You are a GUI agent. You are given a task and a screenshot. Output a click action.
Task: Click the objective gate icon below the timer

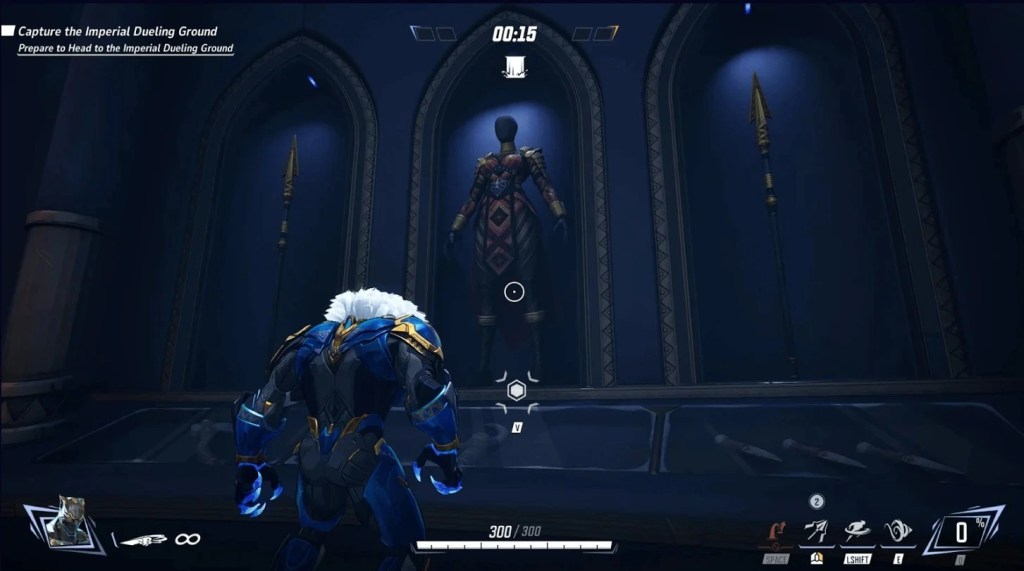click(x=515, y=67)
